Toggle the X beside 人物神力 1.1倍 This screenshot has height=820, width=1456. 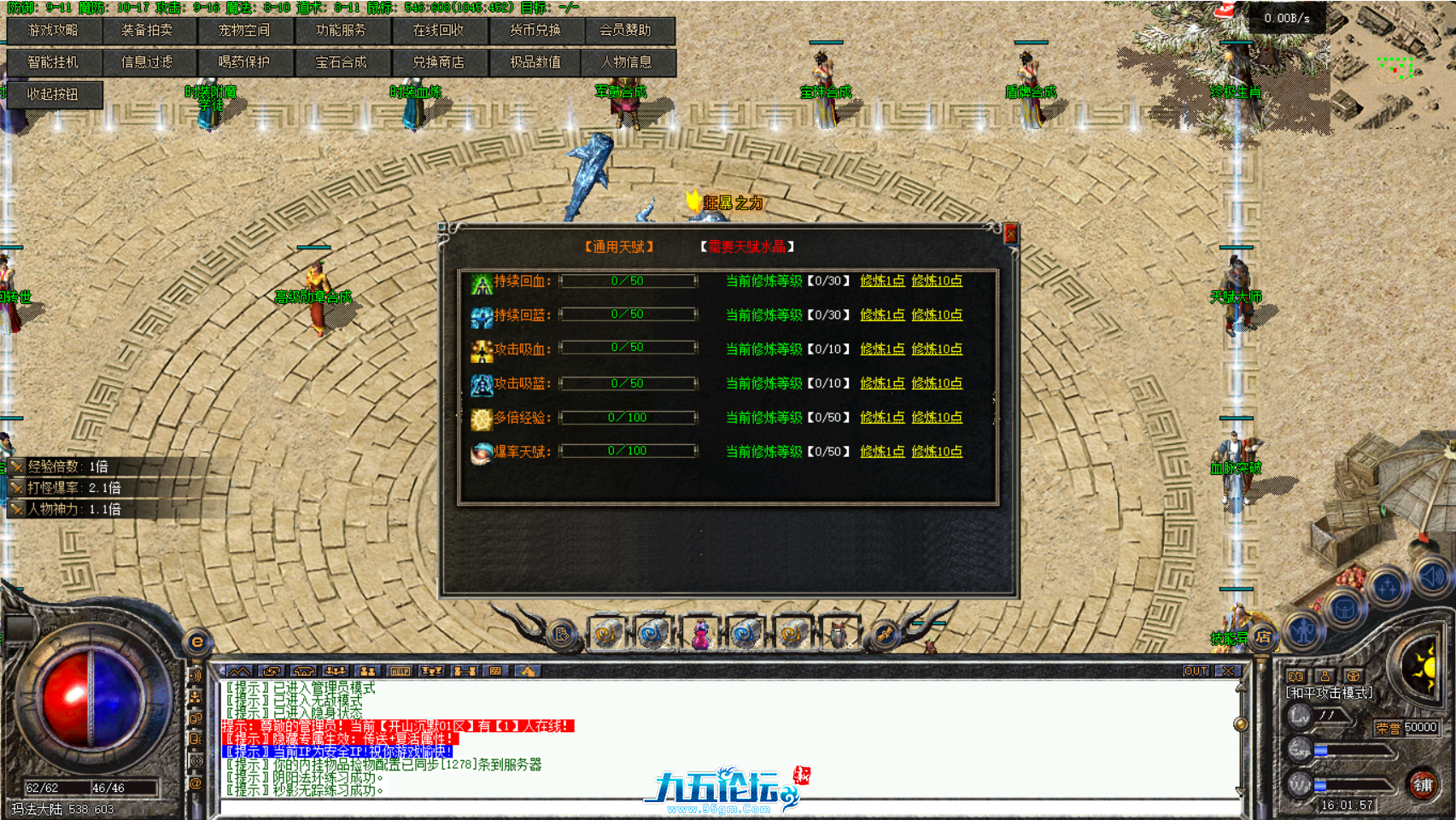click(x=16, y=507)
